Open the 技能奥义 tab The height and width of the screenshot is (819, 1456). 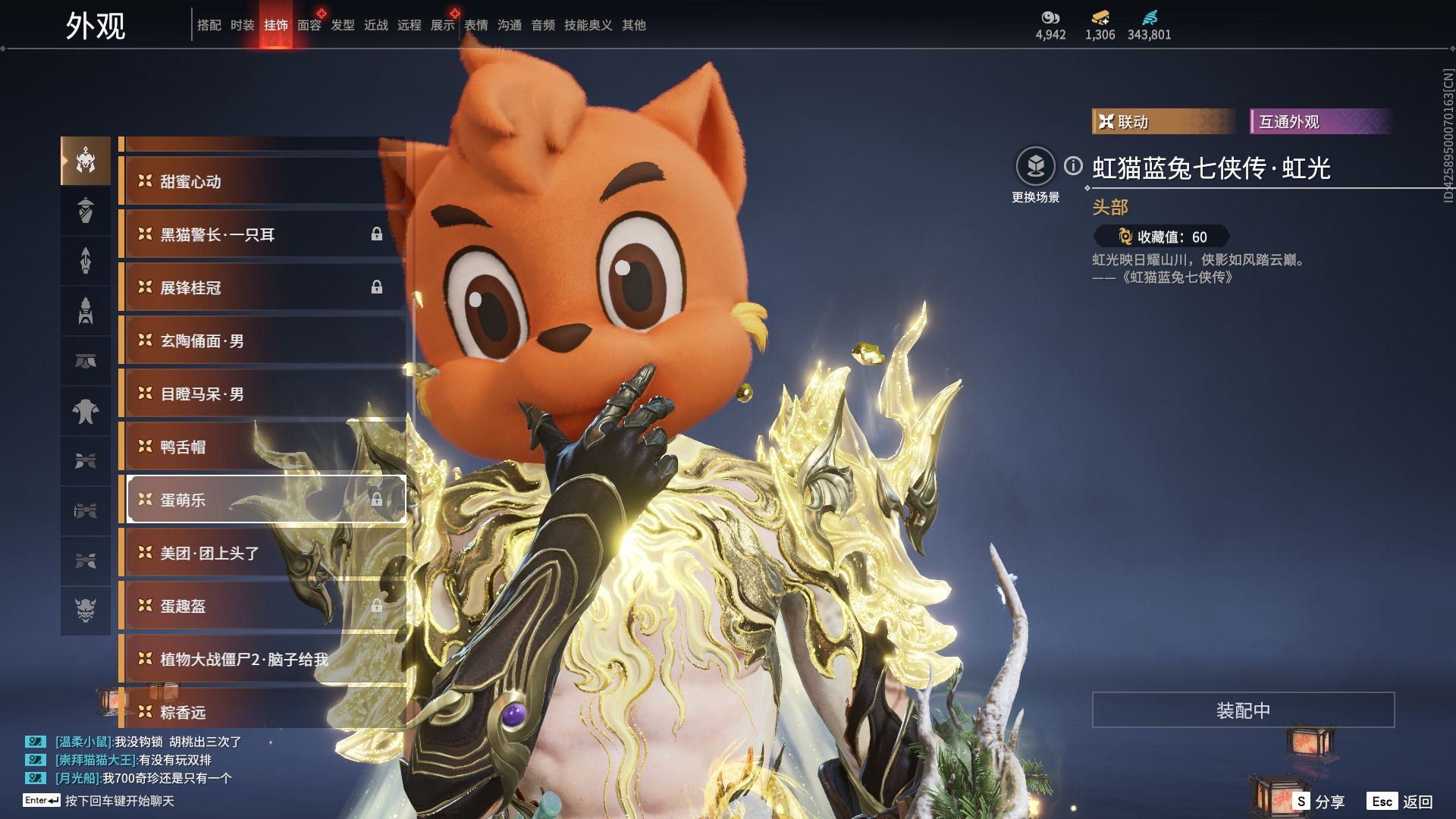(588, 25)
